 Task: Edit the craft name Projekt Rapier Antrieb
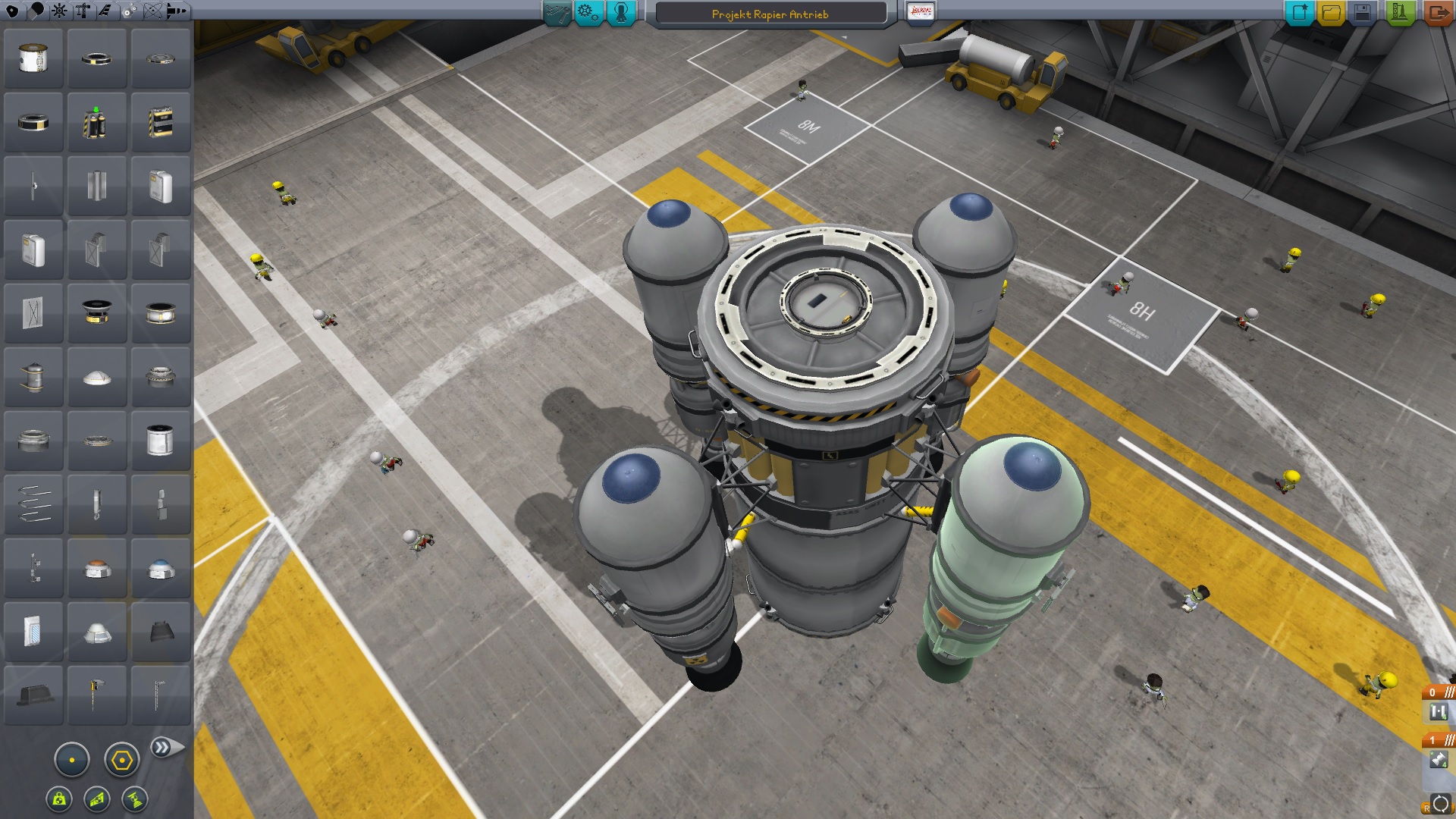coord(770,14)
